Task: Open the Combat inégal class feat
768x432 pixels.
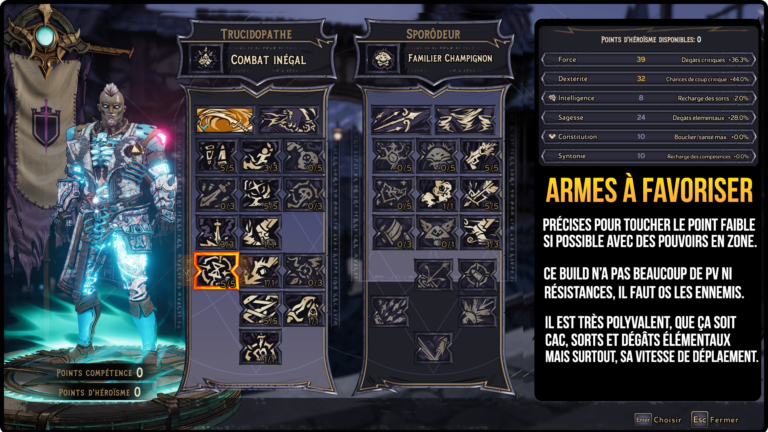Action: pyautogui.click(x=256, y=58)
